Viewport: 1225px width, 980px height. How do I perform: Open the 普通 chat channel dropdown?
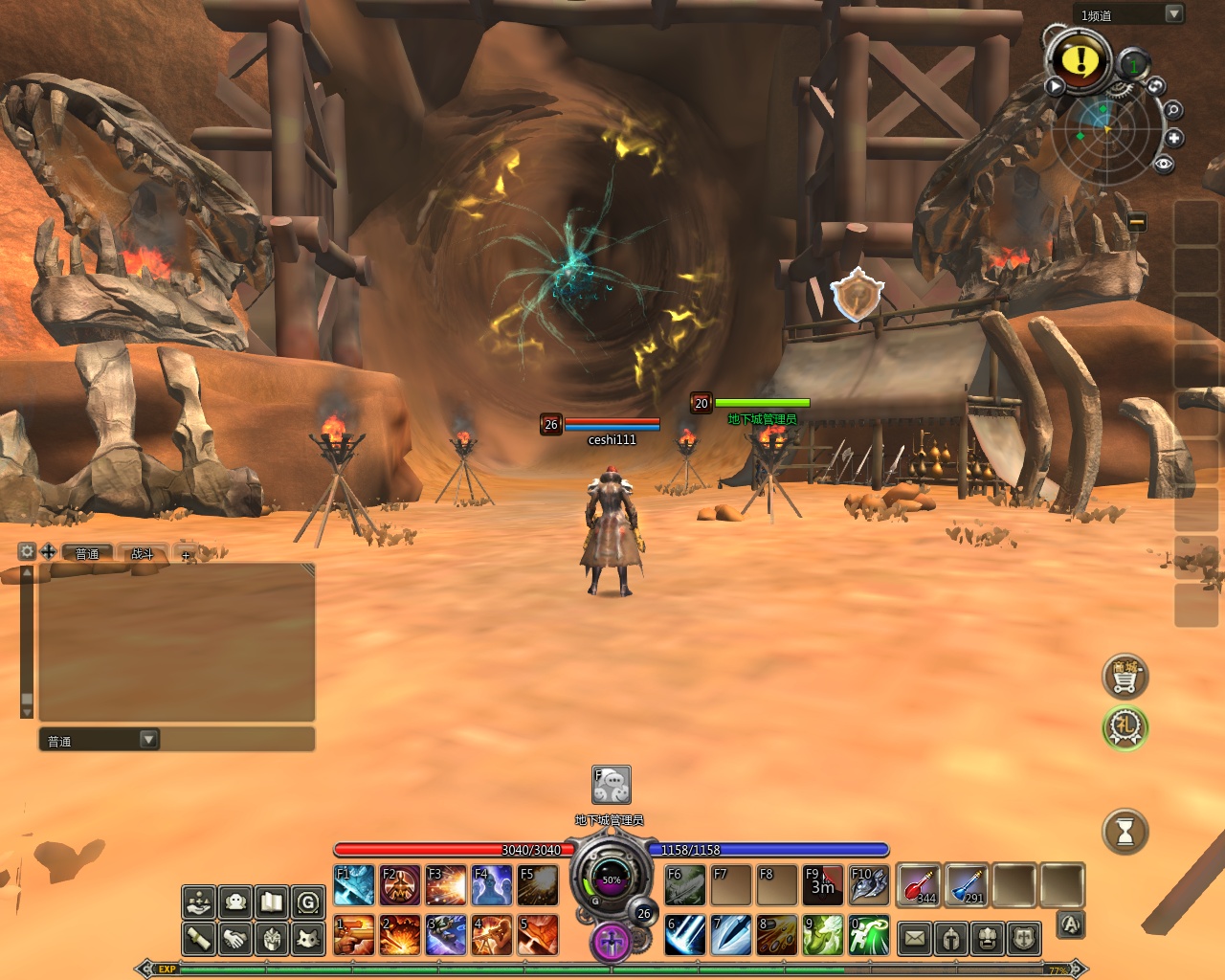(148, 740)
